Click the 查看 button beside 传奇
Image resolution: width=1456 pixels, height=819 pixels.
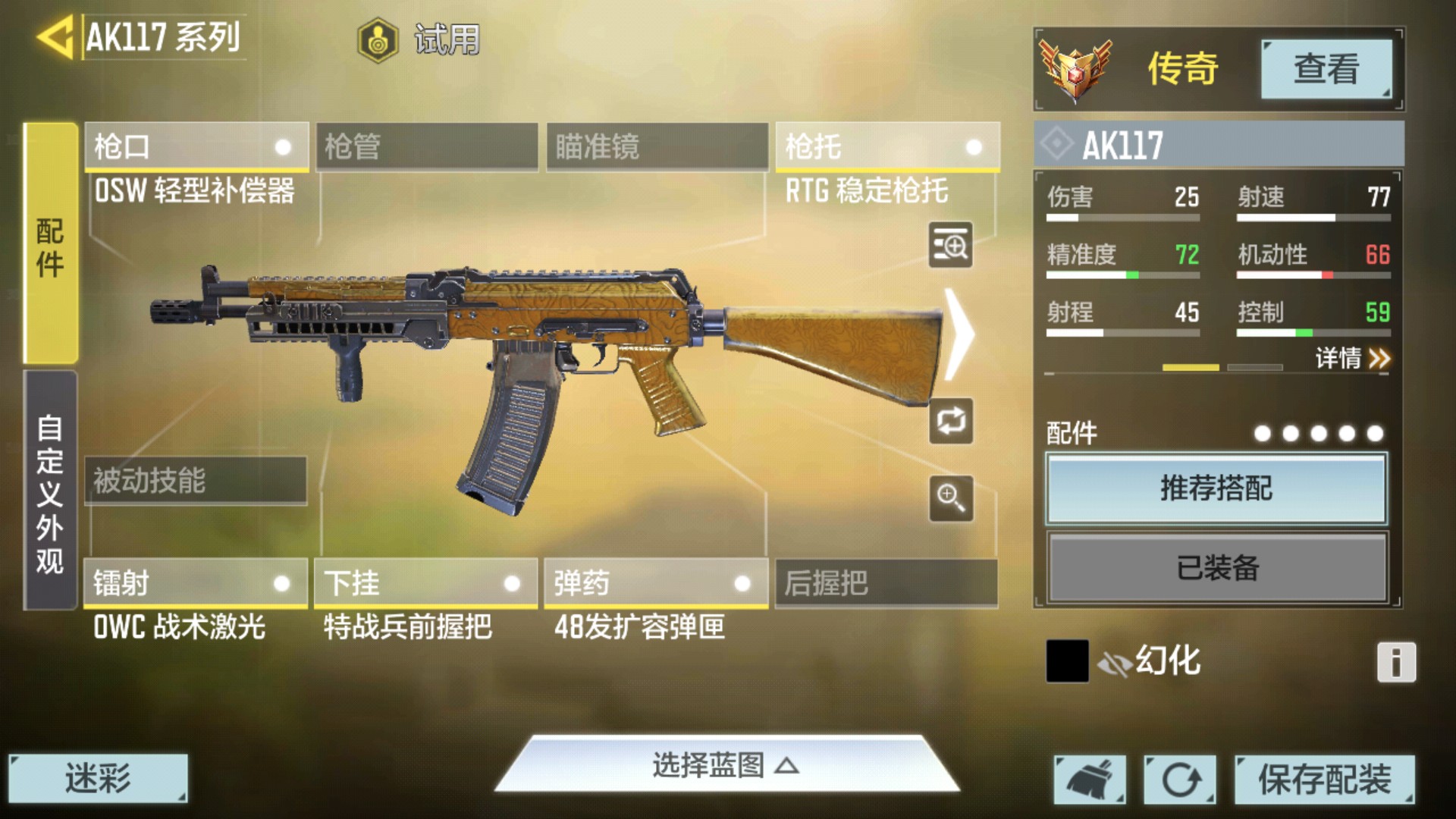tap(1326, 69)
